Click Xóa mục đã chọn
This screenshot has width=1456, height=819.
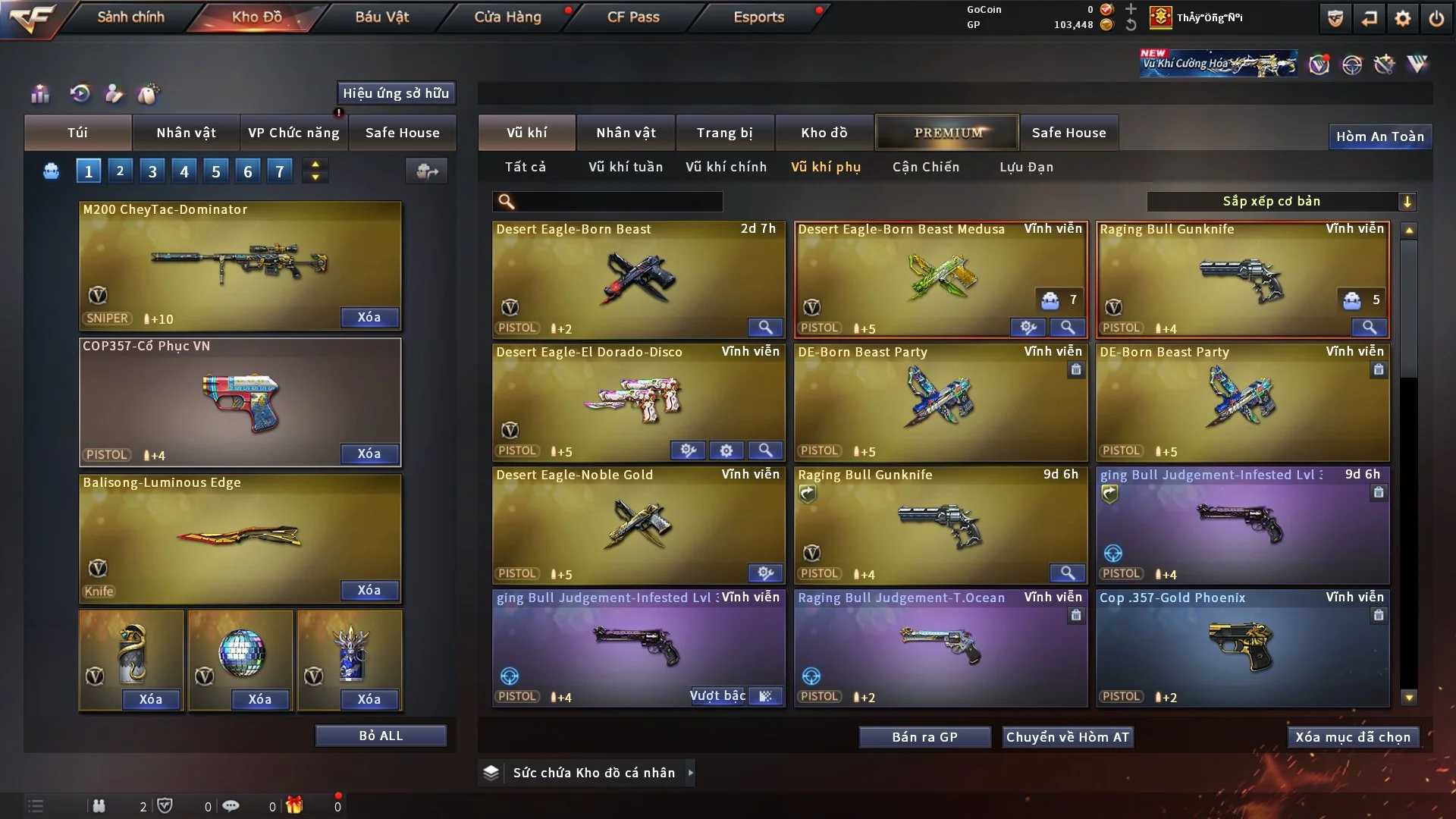point(1352,737)
